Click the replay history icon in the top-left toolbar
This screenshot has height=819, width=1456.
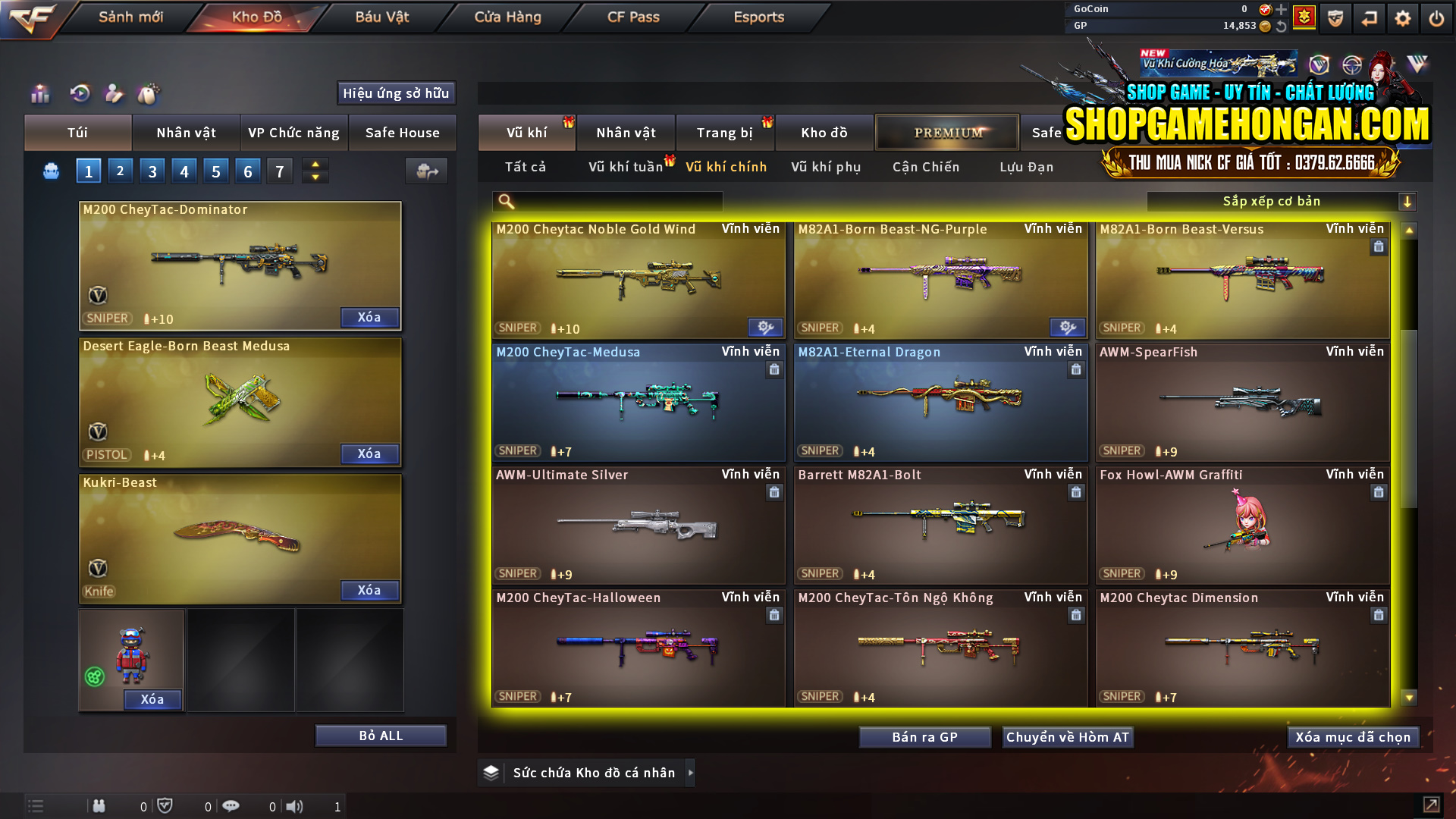(x=81, y=94)
